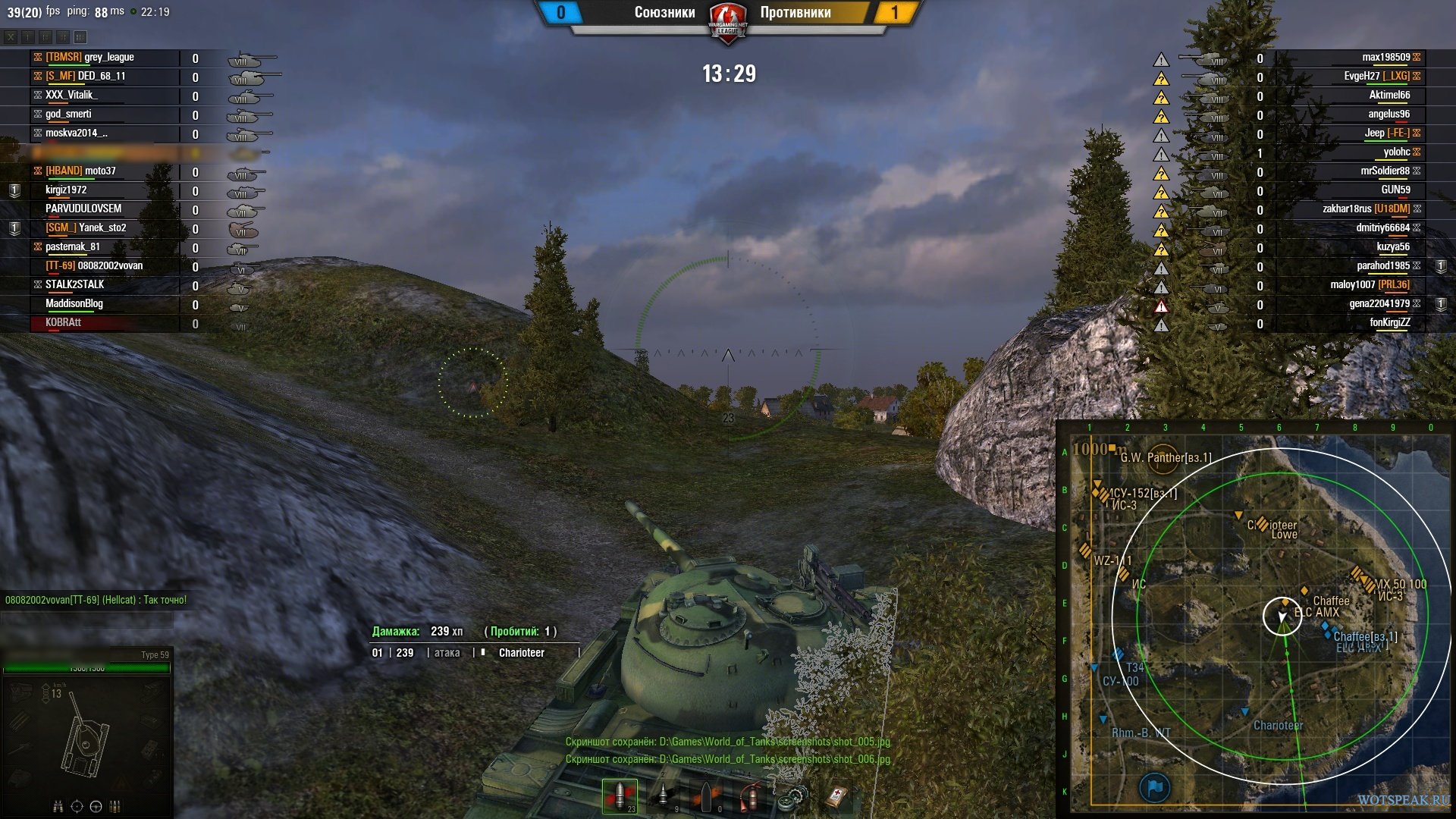Image resolution: width=1456 pixels, height=819 pixels.
Task: Click the binoculars icon in the damage panel
Action: [x=58, y=806]
